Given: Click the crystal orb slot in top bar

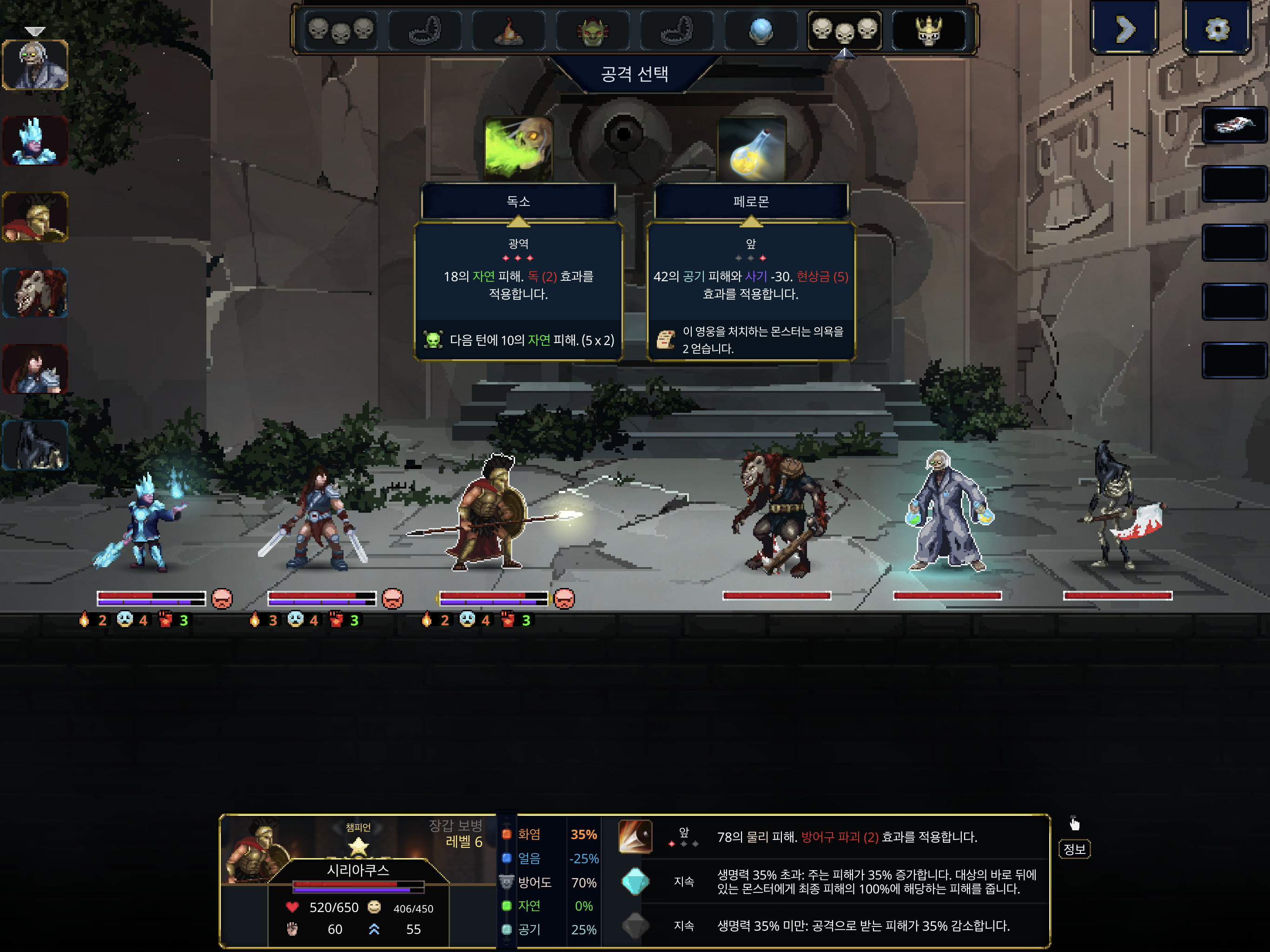Looking at the screenshot, I should tap(761, 32).
